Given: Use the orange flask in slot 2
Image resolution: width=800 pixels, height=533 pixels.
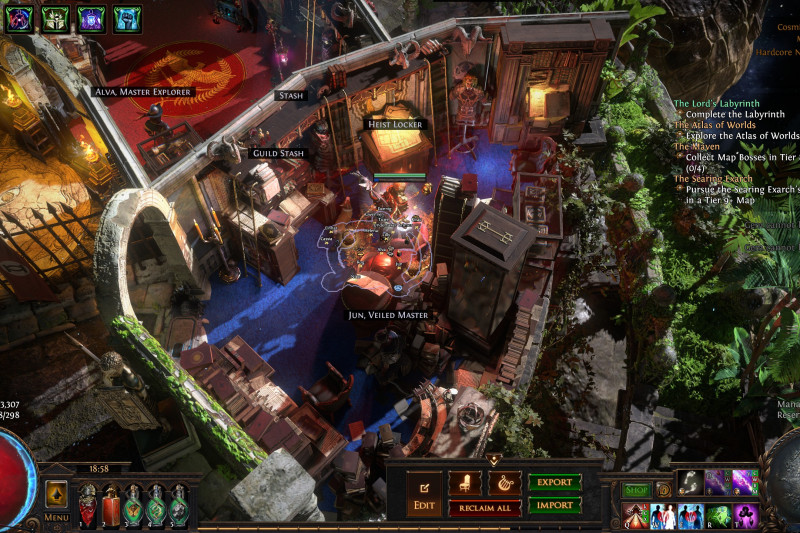Looking at the screenshot, I should [110, 505].
